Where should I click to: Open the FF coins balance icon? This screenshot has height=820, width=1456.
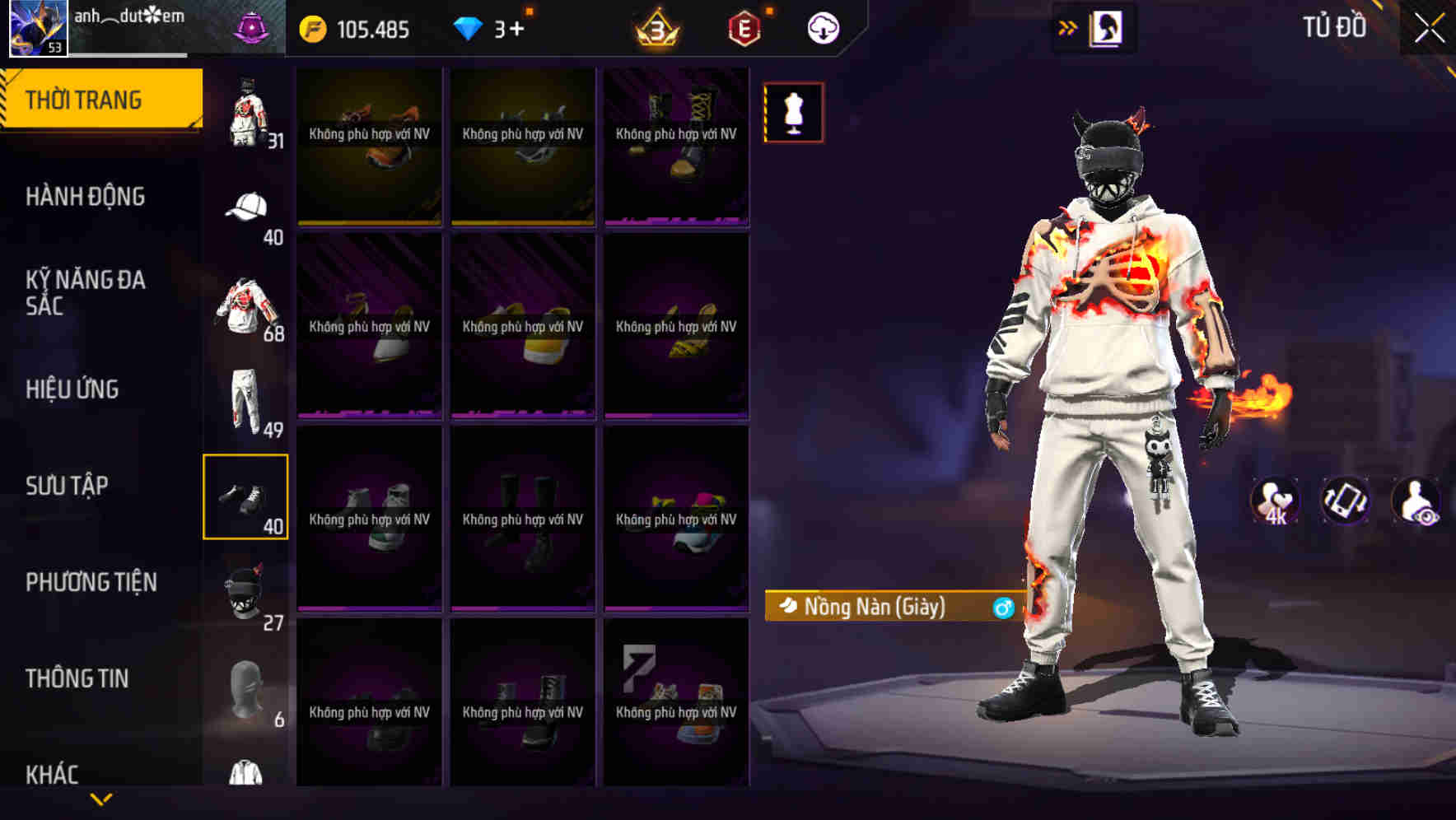tap(315, 27)
